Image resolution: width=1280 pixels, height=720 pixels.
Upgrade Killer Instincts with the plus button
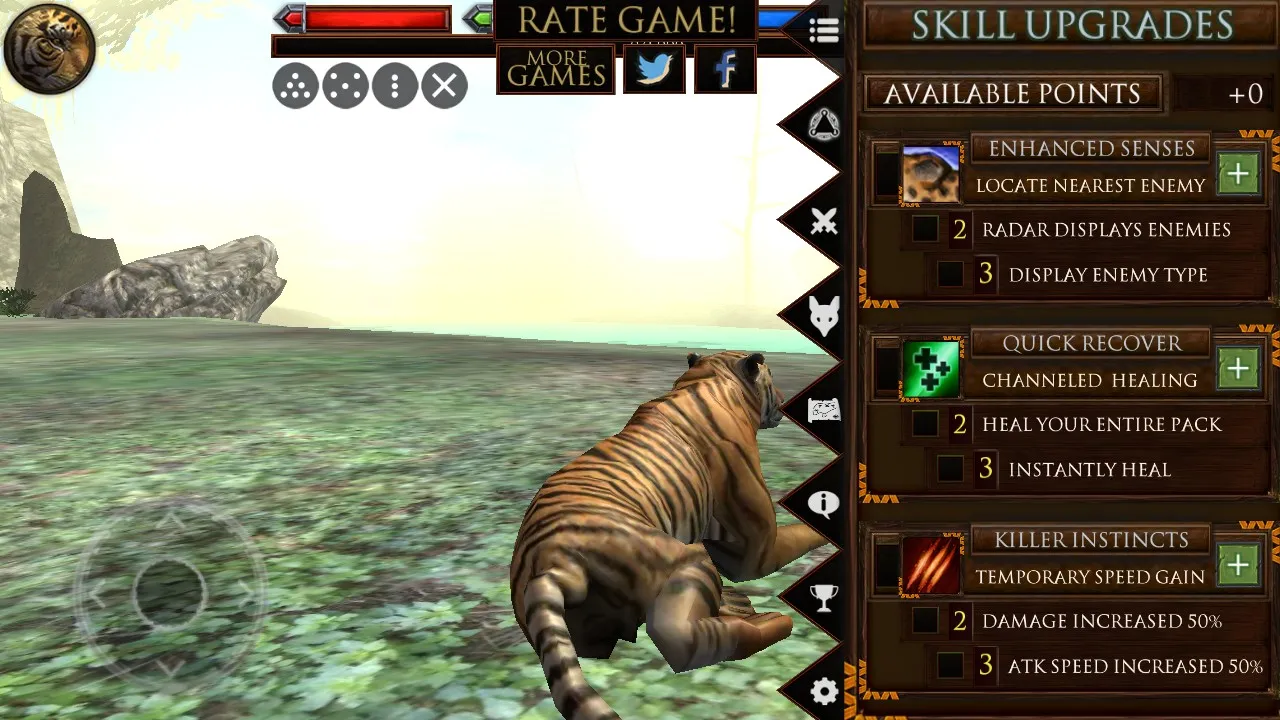[1238, 565]
